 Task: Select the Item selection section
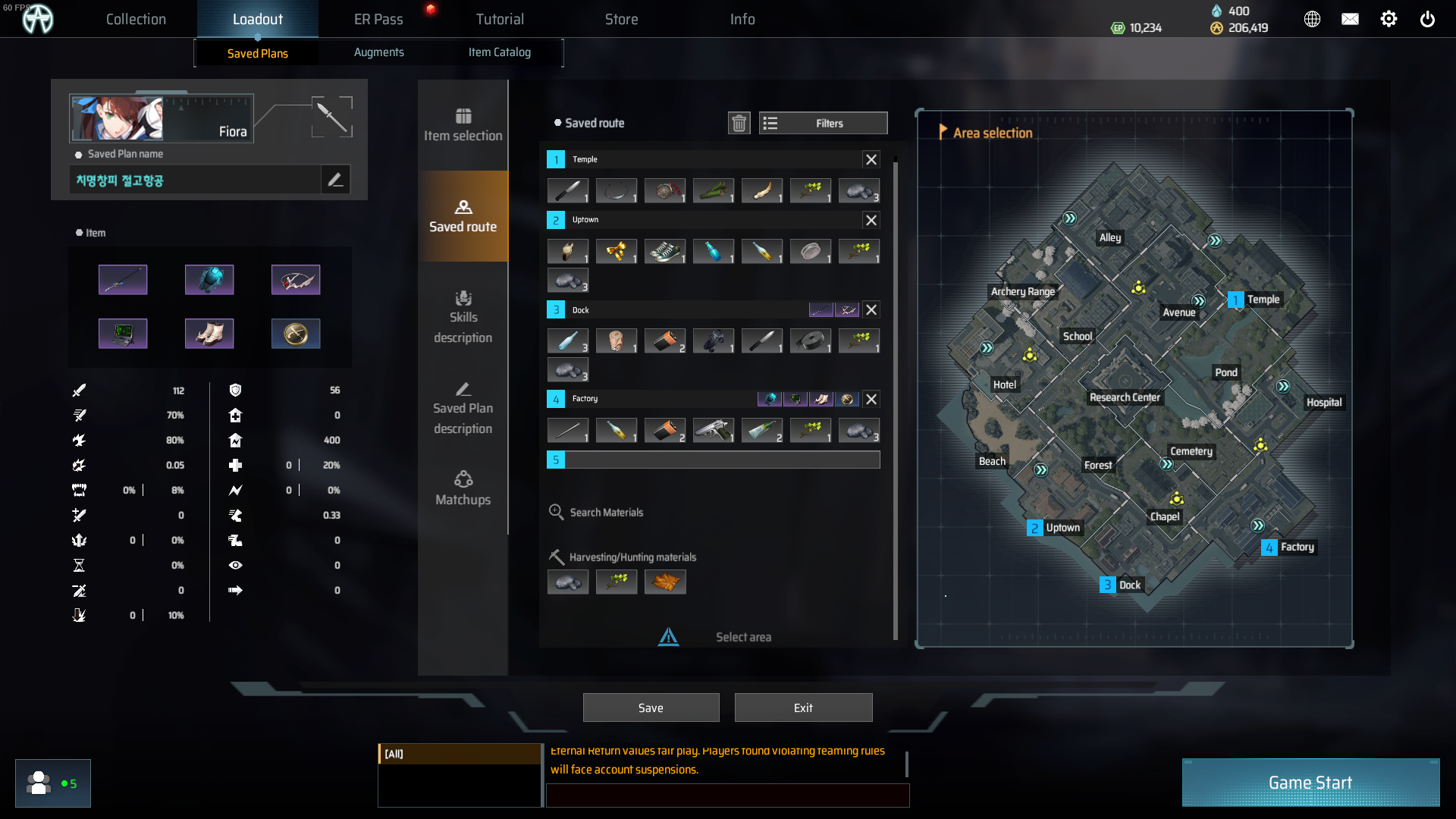tap(463, 125)
